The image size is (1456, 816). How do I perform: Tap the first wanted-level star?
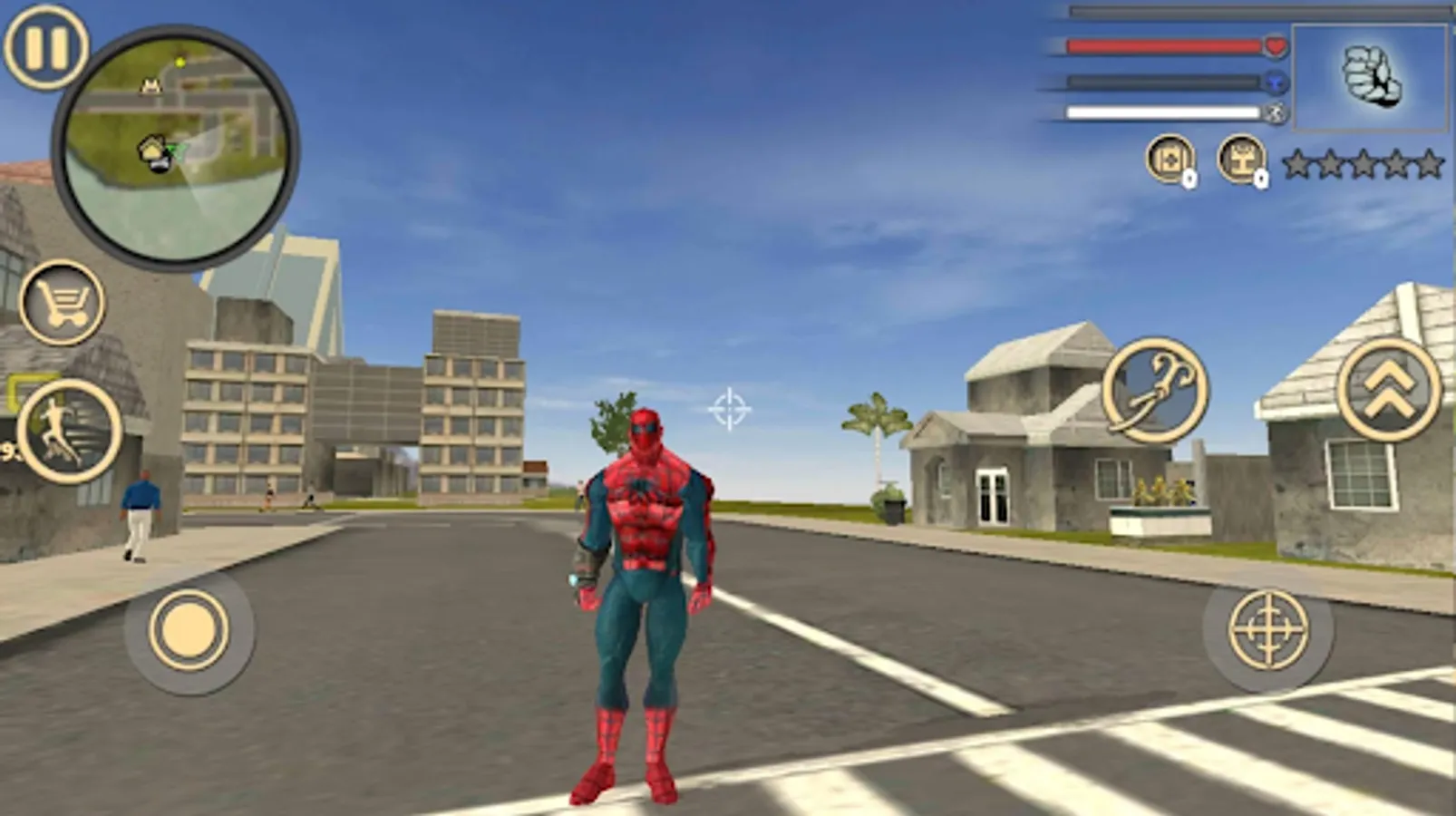tap(1298, 165)
